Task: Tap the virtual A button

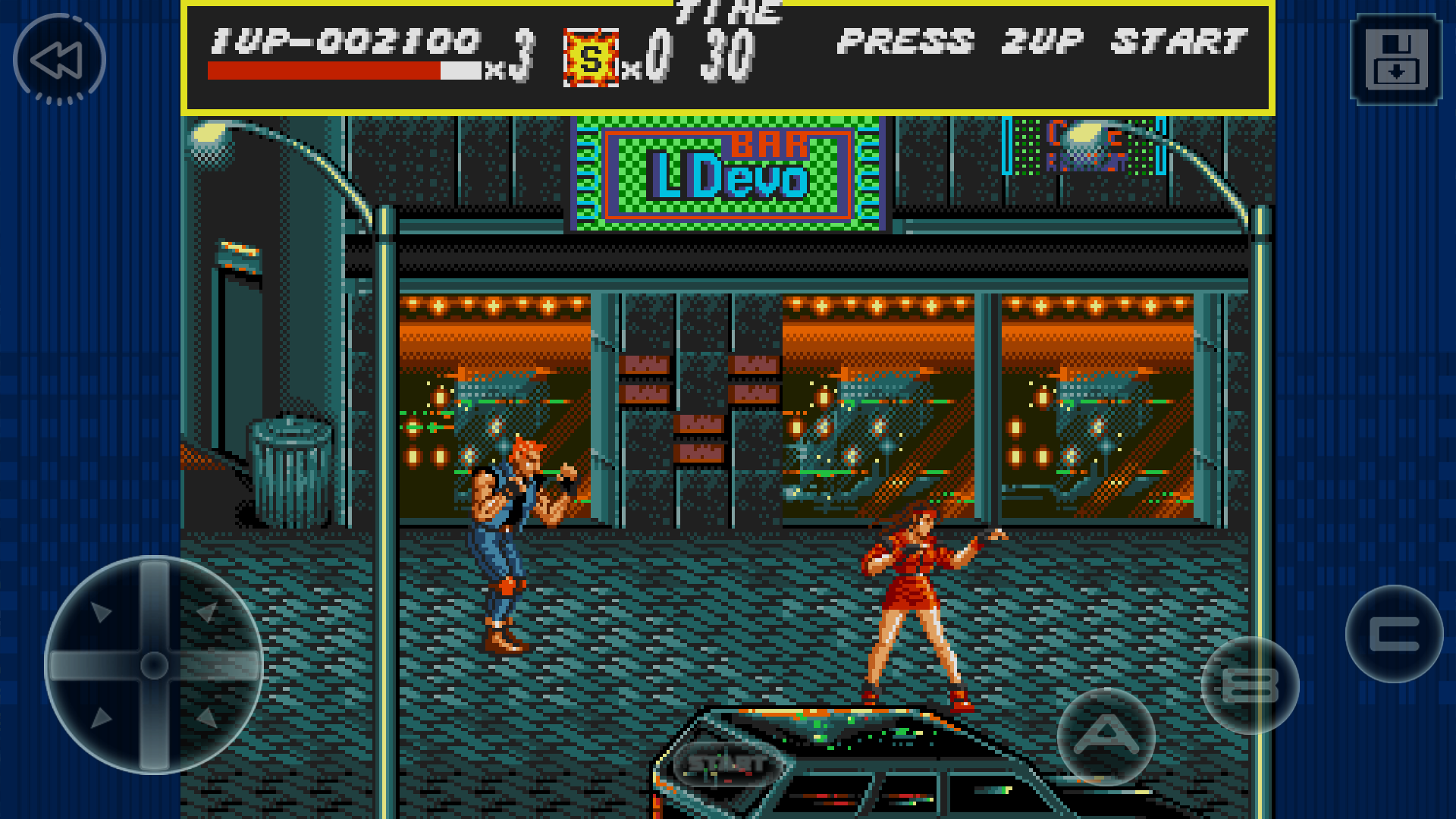Action: 1106,735
